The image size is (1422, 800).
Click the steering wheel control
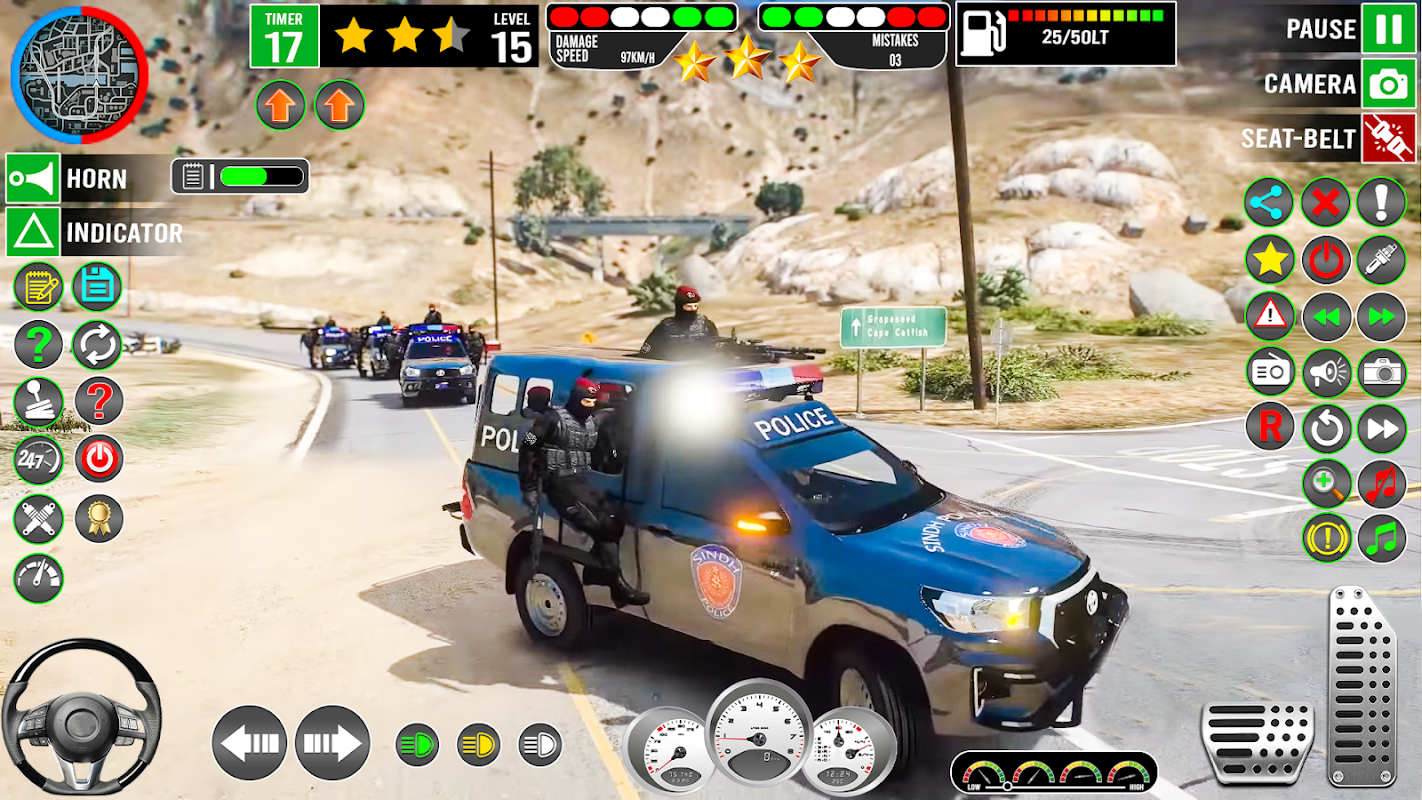80,717
